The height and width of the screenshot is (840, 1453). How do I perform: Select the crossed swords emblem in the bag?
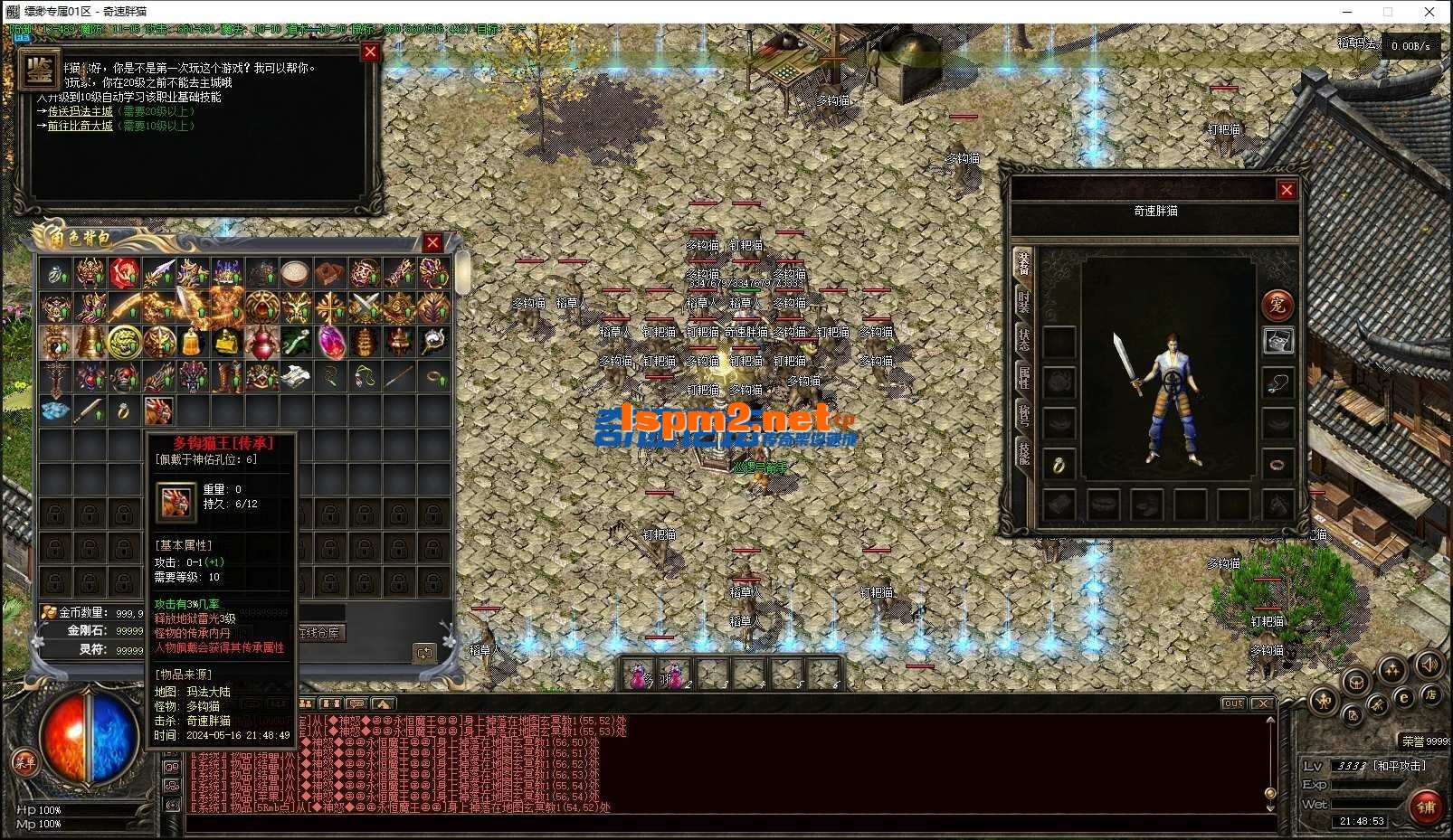pyautogui.click(x=364, y=308)
